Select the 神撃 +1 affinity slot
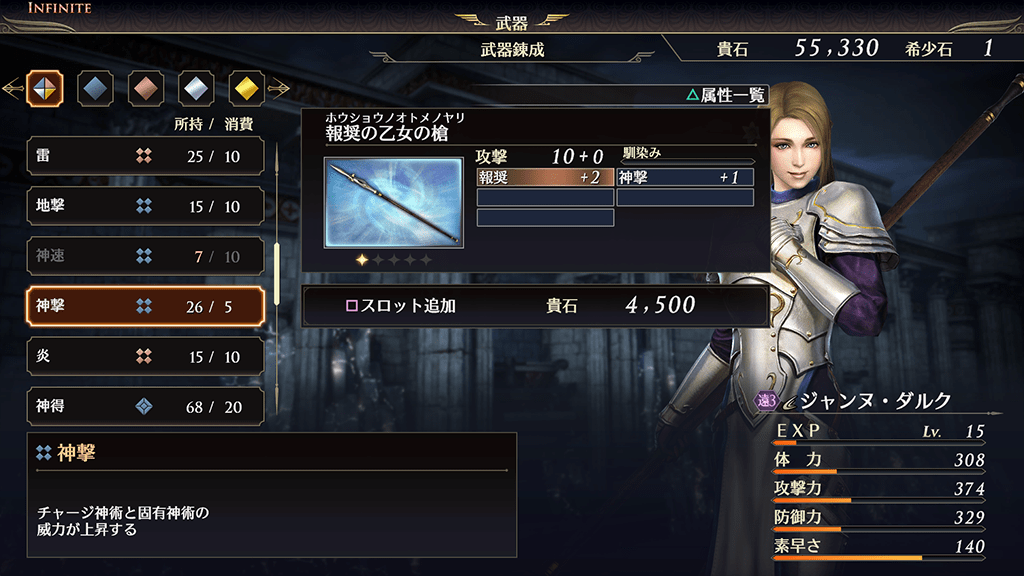The height and width of the screenshot is (576, 1024). tap(685, 177)
